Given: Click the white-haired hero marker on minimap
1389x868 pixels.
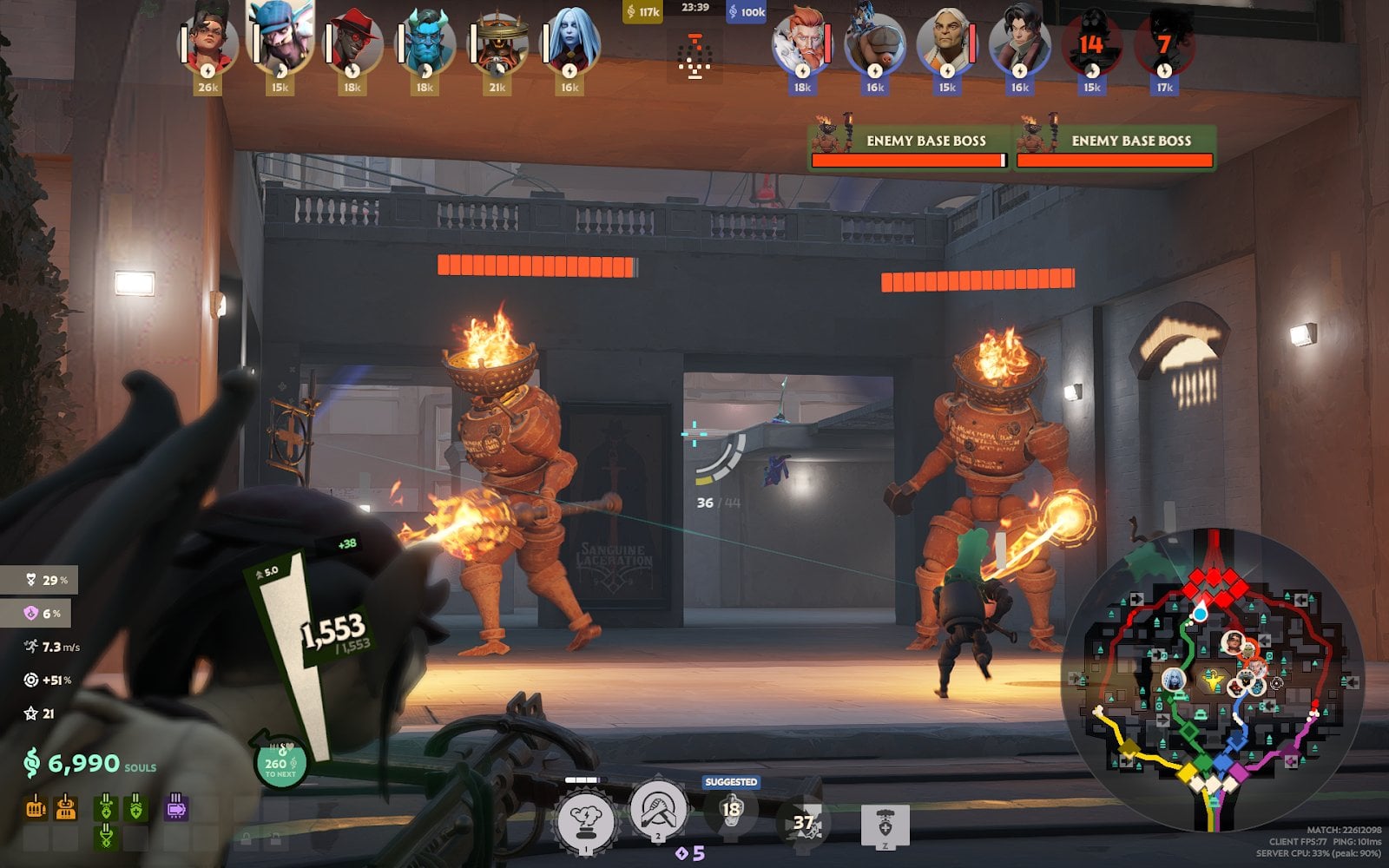Looking at the screenshot, I should 1173,680.
